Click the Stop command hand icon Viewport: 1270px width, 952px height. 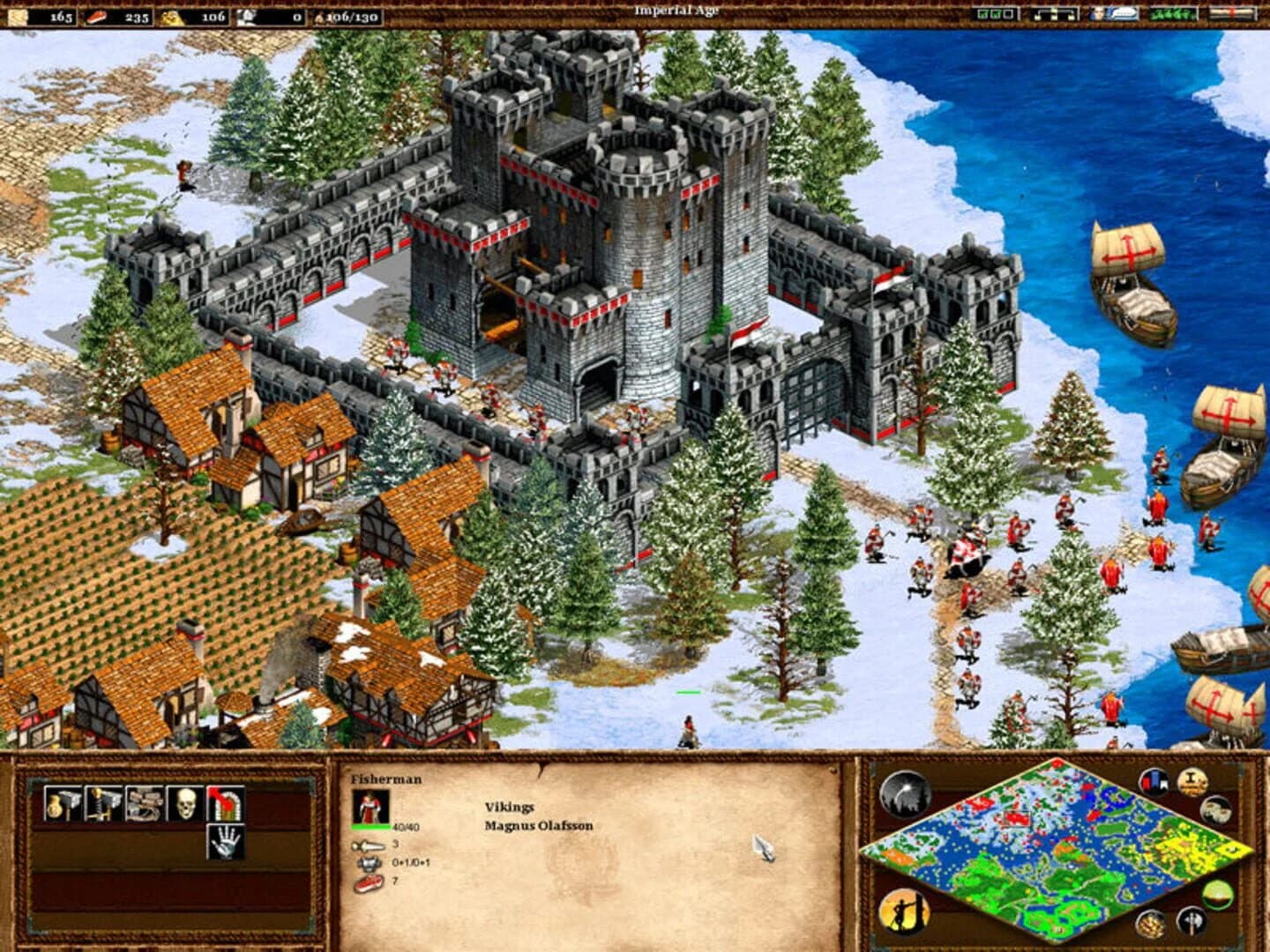[226, 842]
